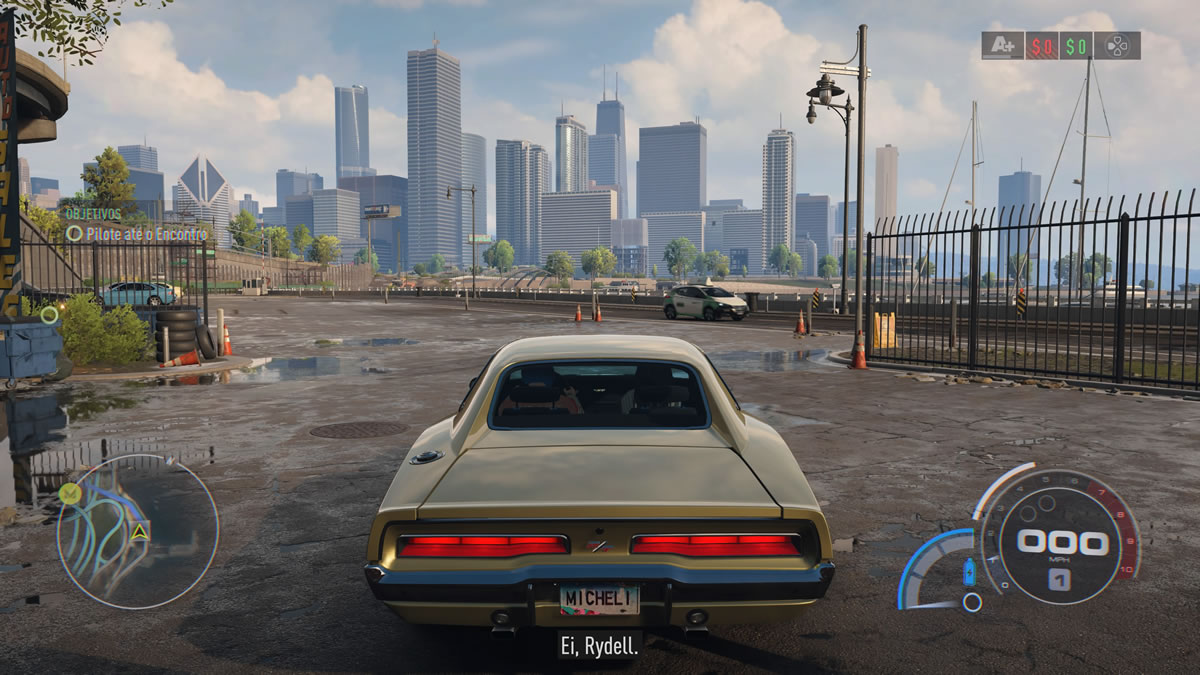Image resolution: width=1200 pixels, height=675 pixels.
Task: Click the blue nitrous bottle icon
Action: 968,572
